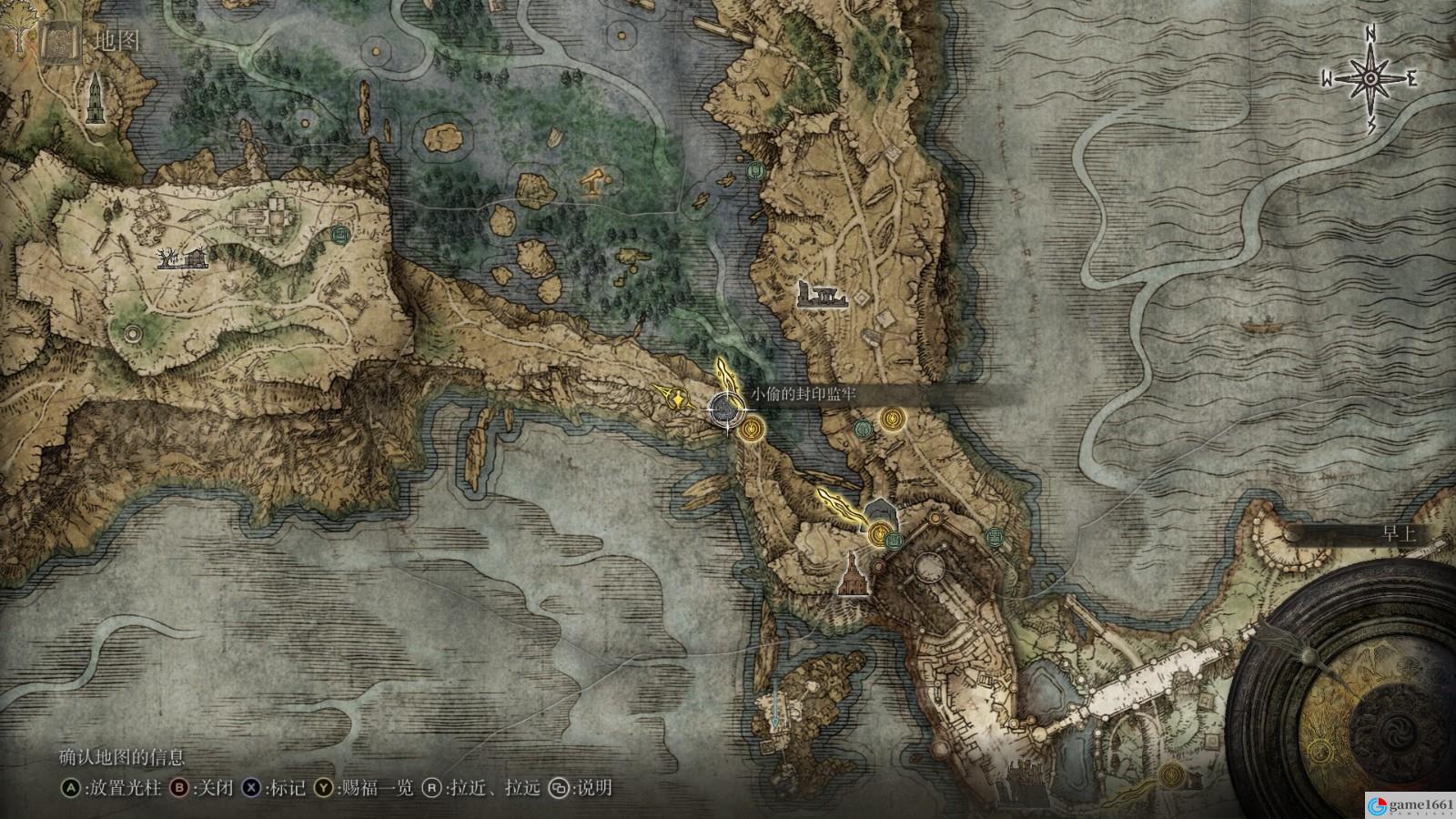Image resolution: width=1456 pixels, height=819 pixels.
Task: Choose the church building marker near the academy
Action: point(850,575)
